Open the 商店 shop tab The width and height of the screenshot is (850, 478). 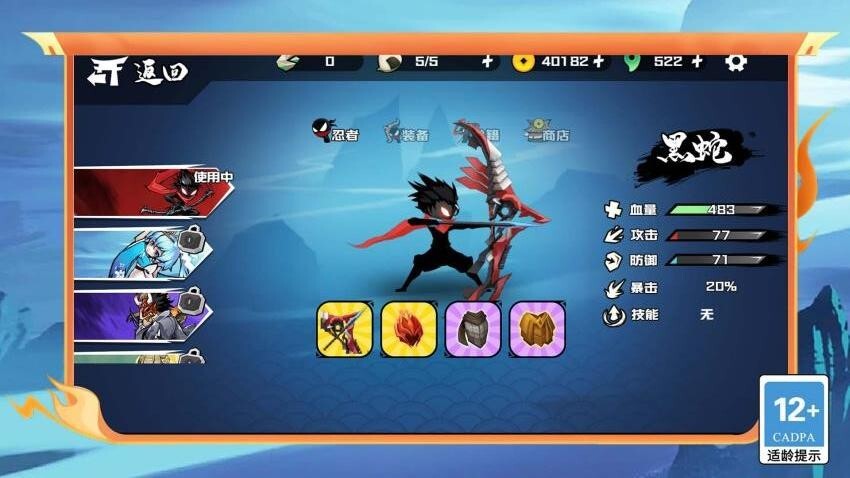coord(548,133)
